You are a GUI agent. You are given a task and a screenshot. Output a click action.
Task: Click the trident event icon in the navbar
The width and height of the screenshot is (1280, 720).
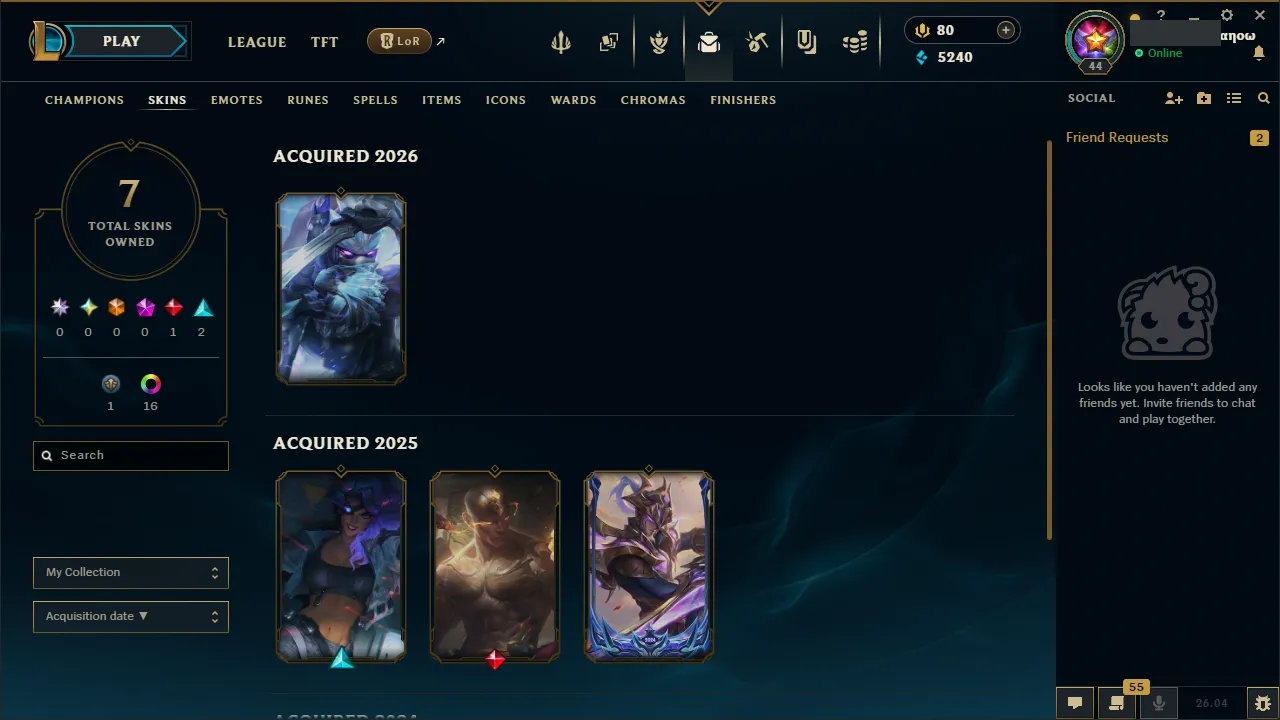(x=560, y=41)
